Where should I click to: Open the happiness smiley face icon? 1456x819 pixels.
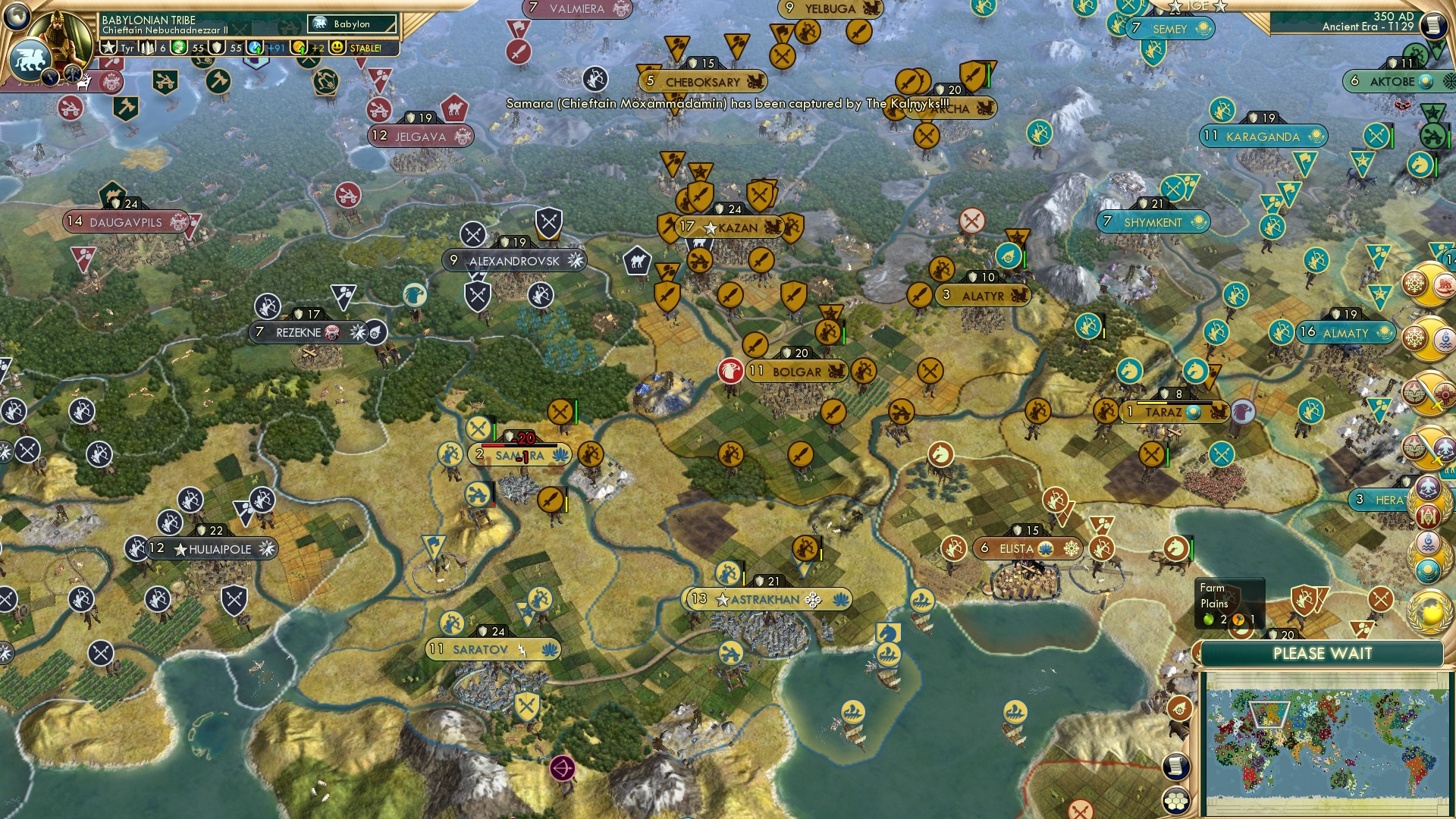coord(336,48)
